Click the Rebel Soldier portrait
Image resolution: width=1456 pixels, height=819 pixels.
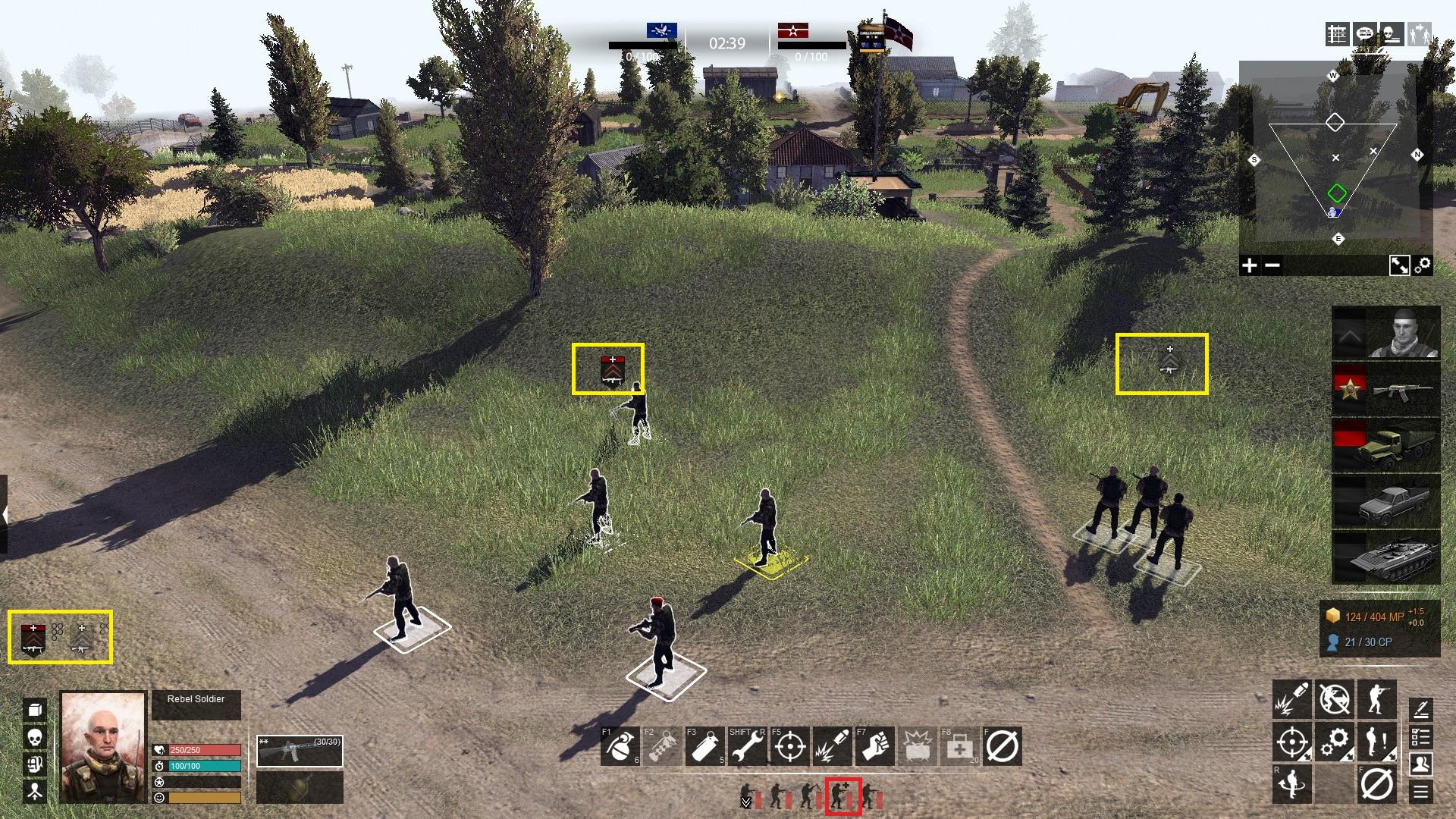pyautogui.click(x=103, y=746)
